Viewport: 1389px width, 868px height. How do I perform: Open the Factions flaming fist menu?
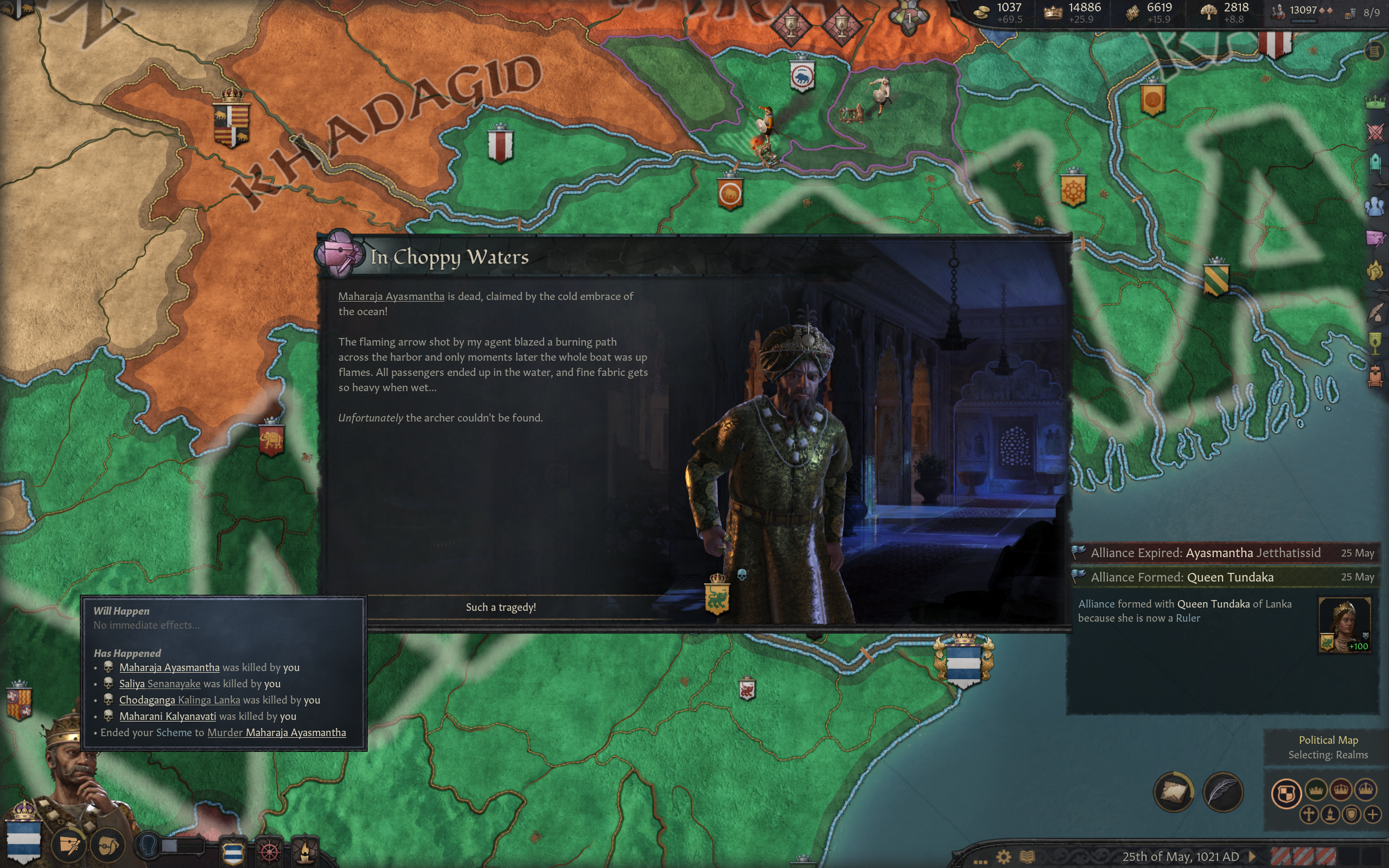(x=1375, y=270)
